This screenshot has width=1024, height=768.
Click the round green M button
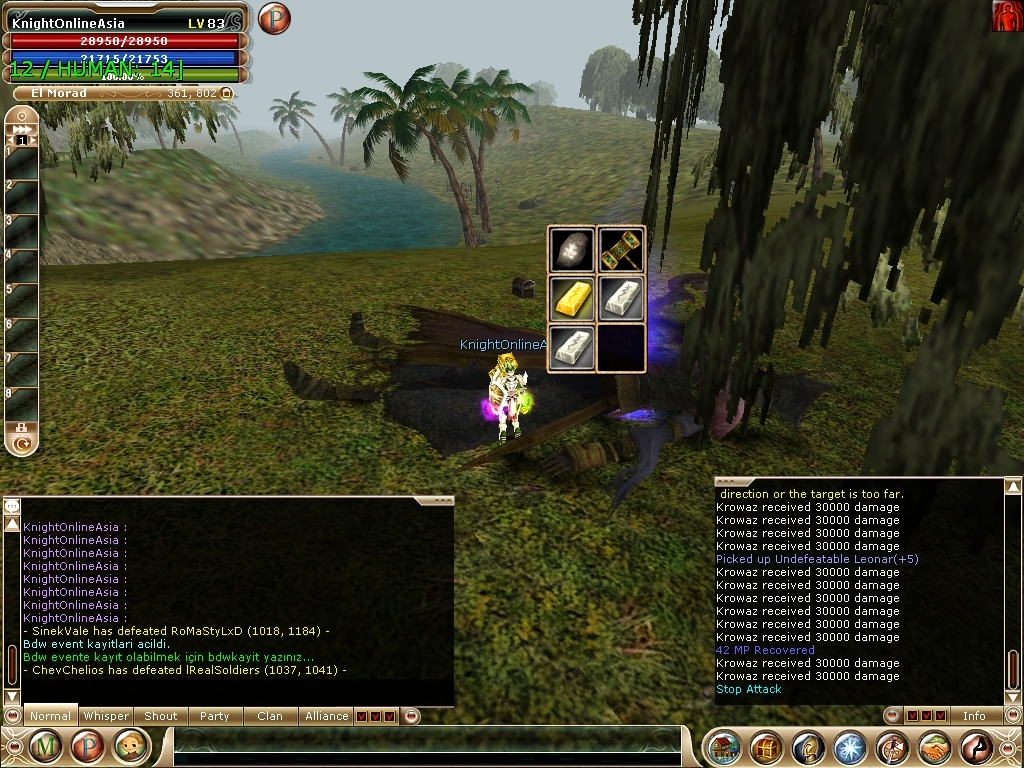tap(45, 746)
